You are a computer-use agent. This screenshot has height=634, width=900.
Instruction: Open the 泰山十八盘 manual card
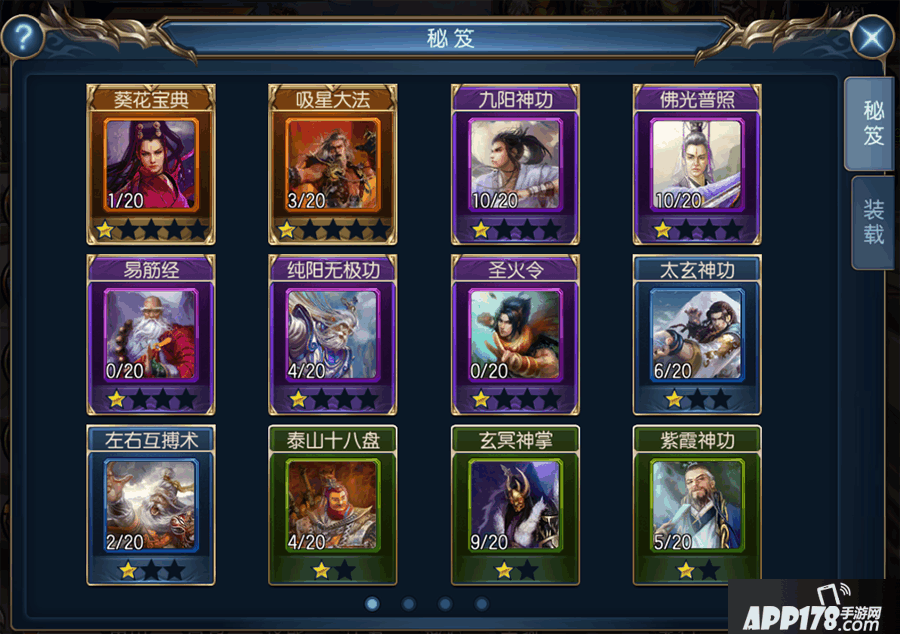333,505
